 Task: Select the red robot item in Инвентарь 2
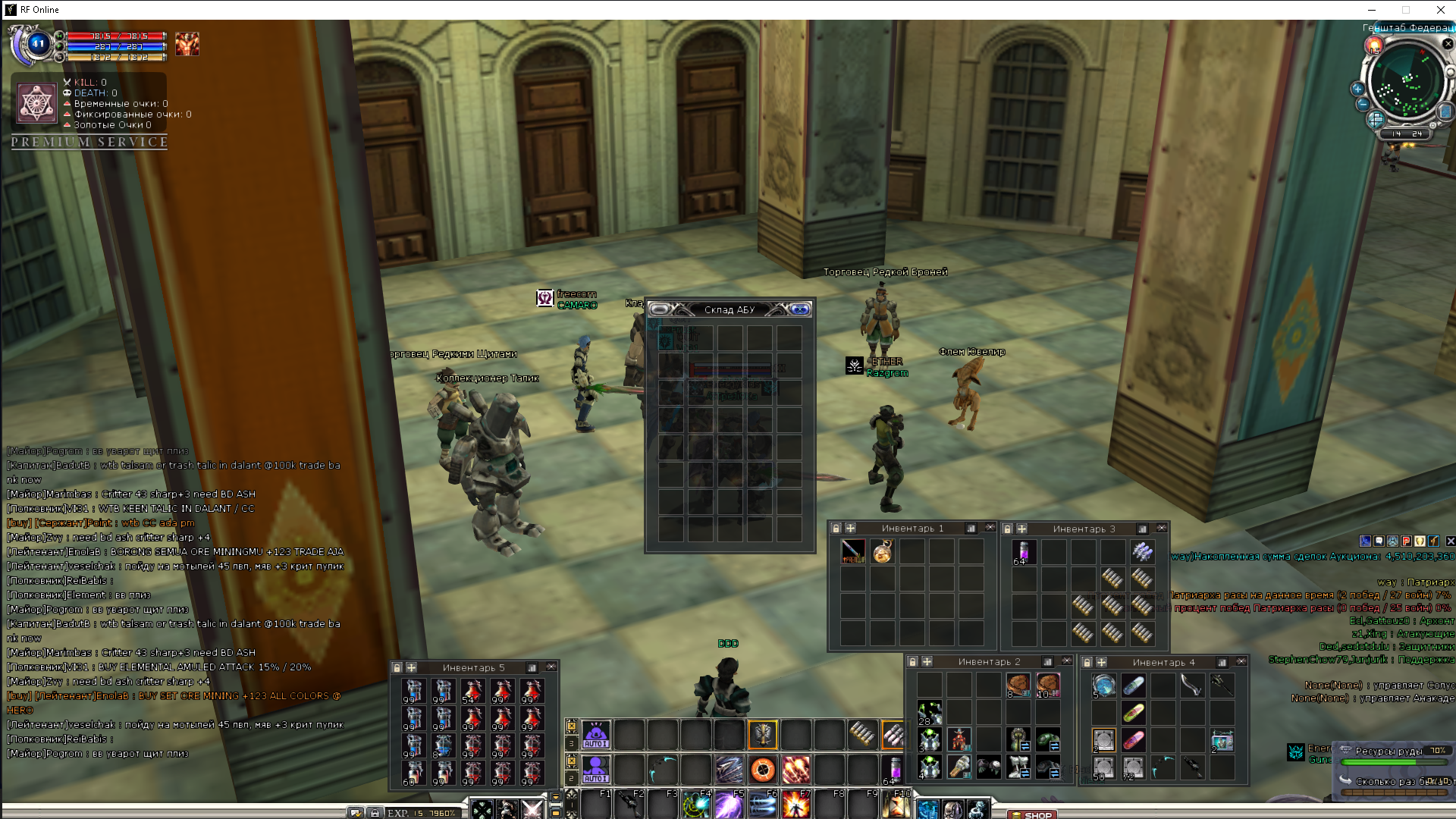pyautogui.click(x=959, y=738)
